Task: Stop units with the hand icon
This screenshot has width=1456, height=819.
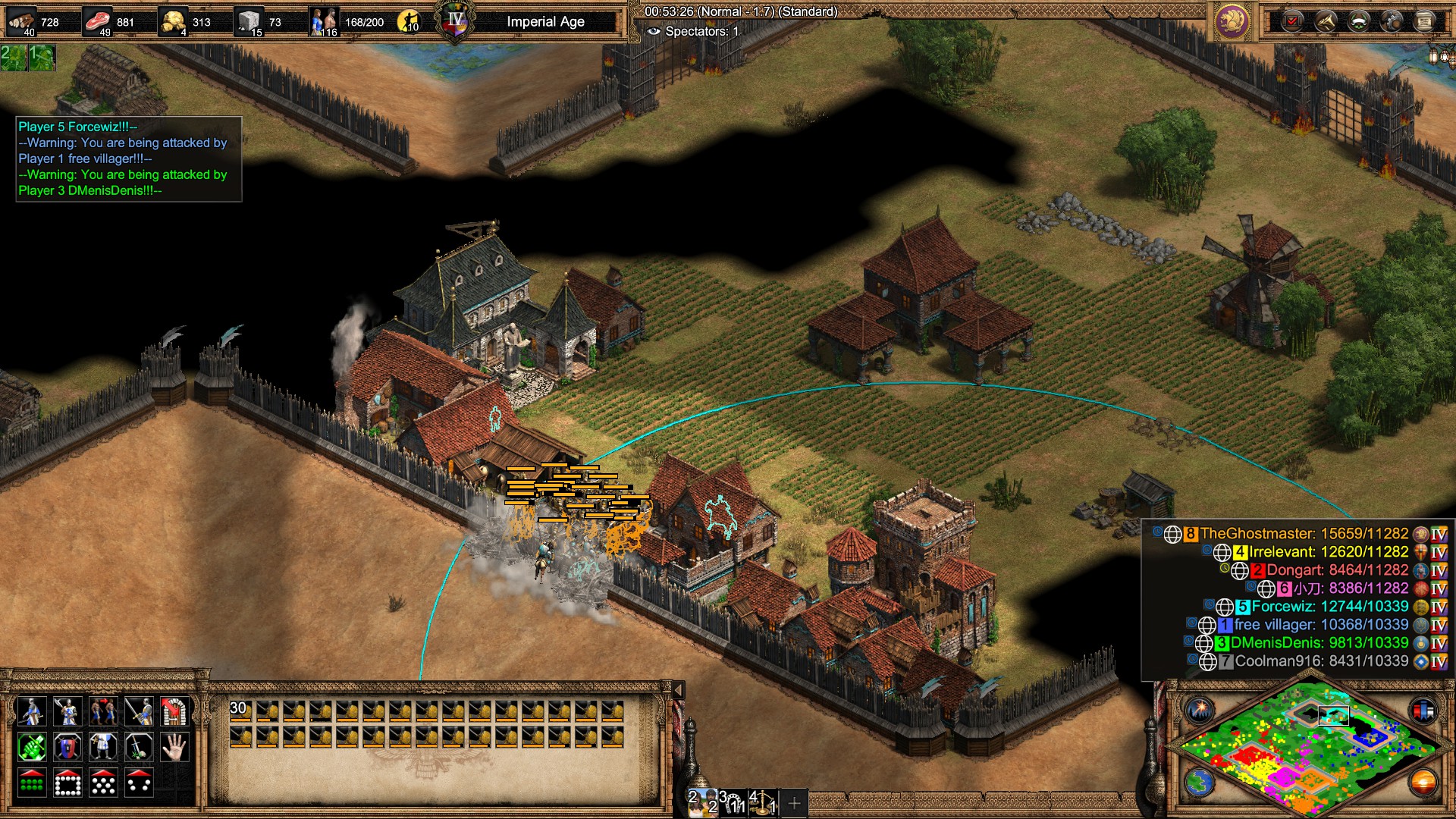Action: (x=174, y=748)
